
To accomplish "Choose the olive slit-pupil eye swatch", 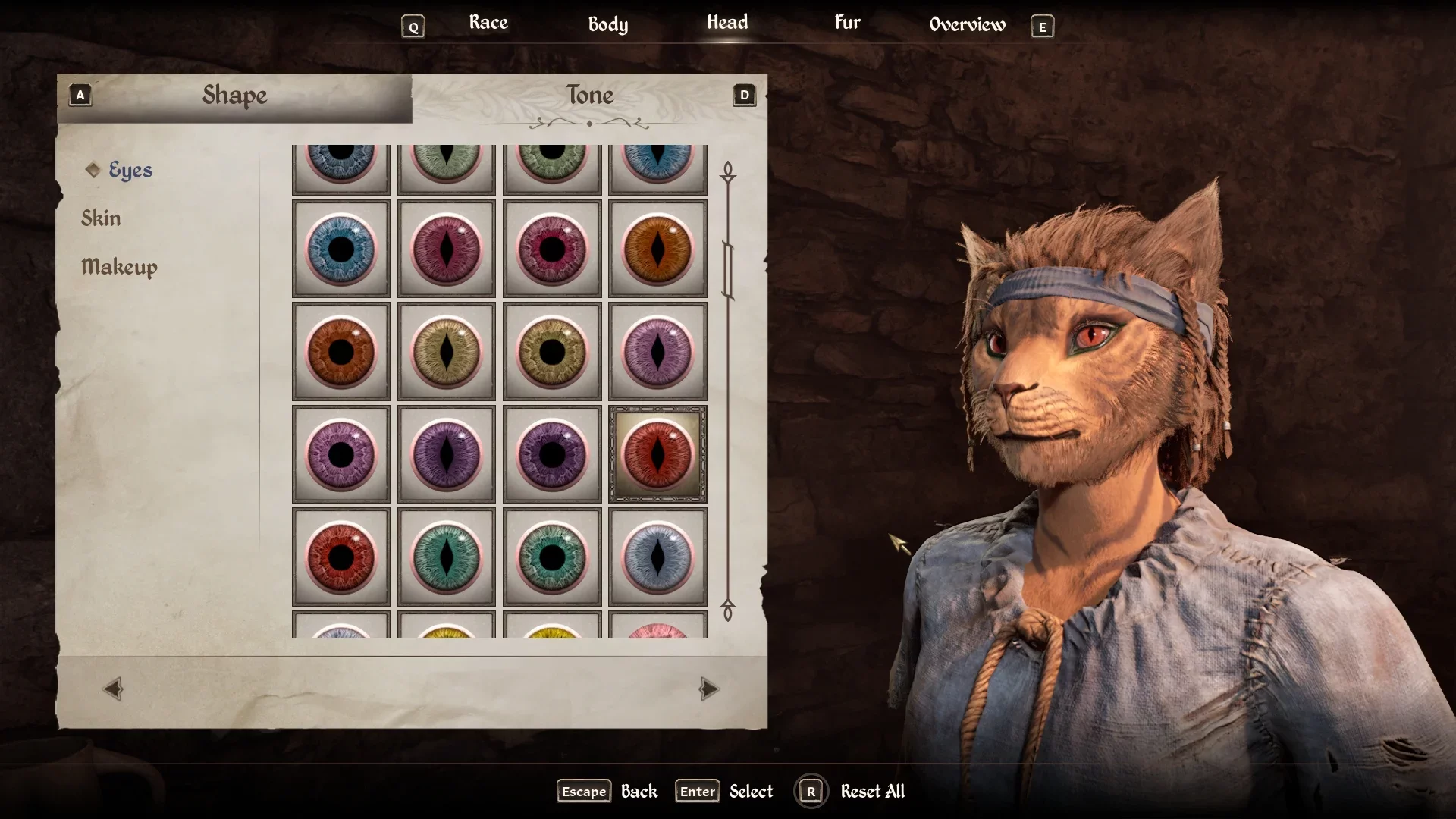I will click(x=447, y=352).
